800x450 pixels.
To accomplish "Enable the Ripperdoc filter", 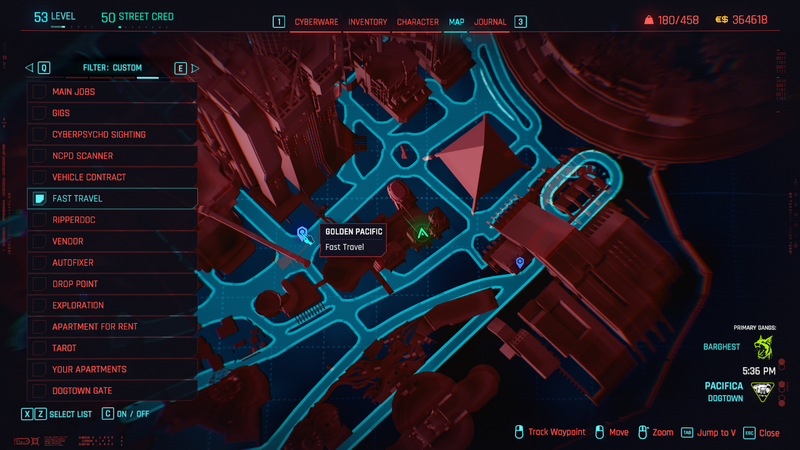I will [112, 220].
